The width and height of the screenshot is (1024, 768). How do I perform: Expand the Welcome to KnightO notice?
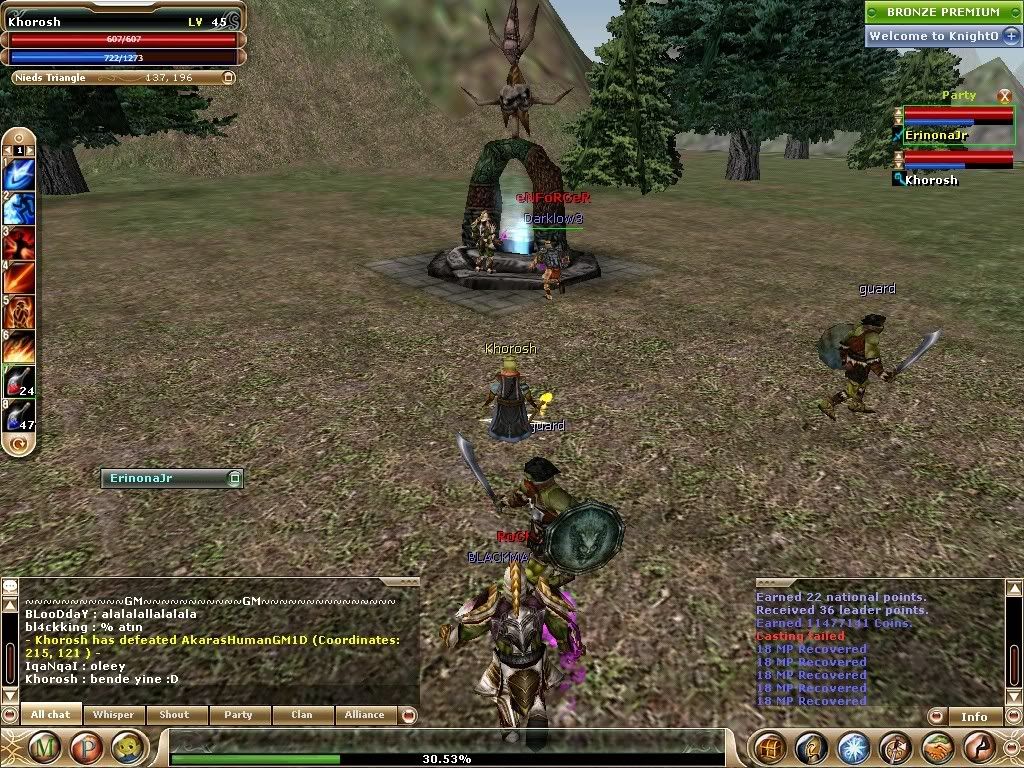[x=1011, y=36]
